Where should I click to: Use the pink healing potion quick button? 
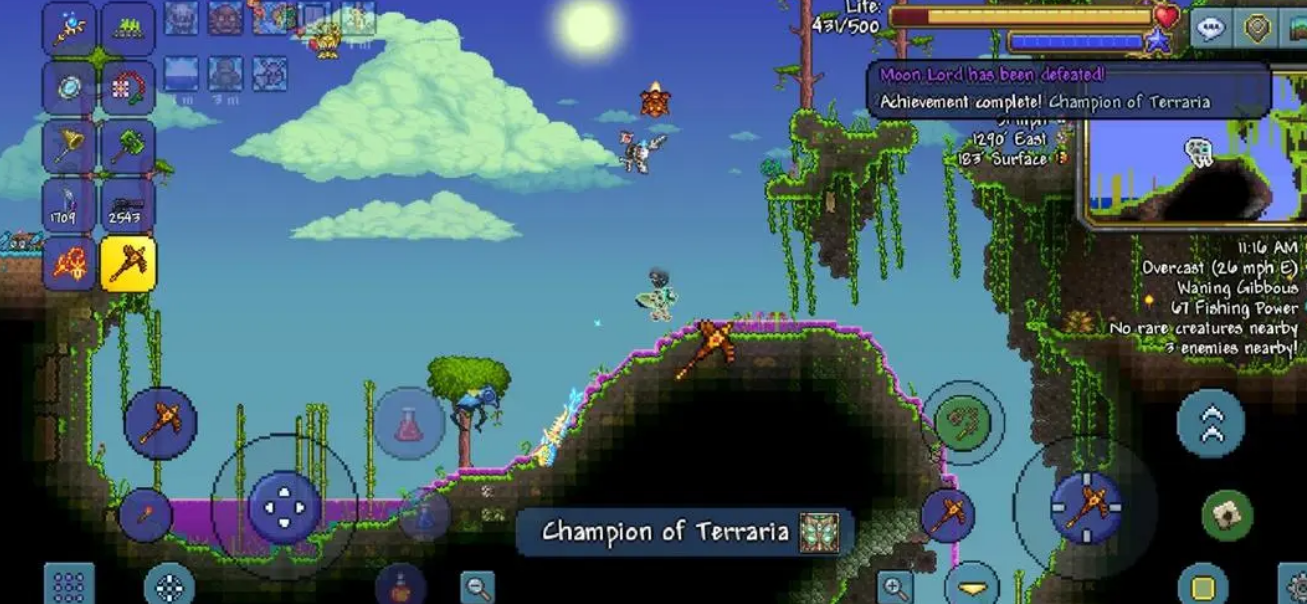click(x=409, y=423)
